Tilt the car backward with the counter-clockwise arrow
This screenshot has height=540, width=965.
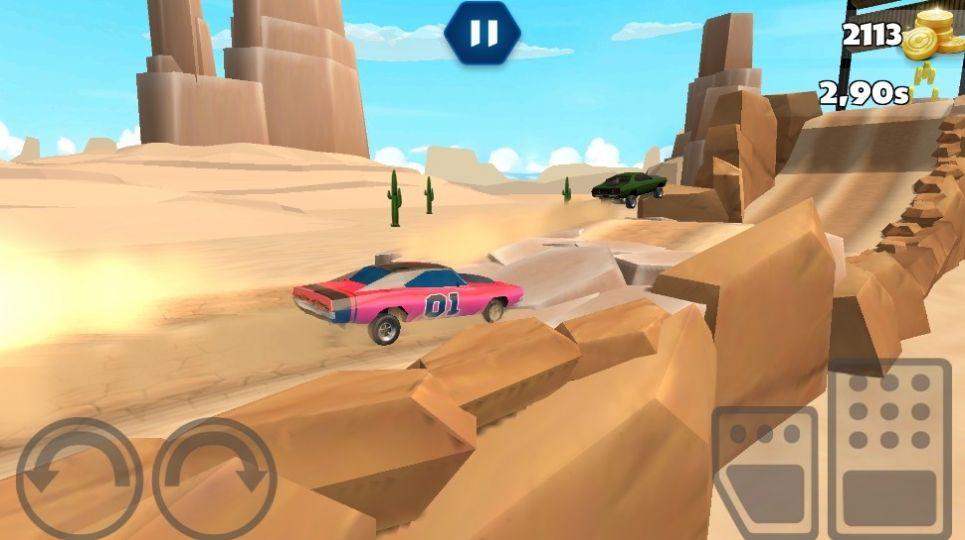(x=78, y=478)
